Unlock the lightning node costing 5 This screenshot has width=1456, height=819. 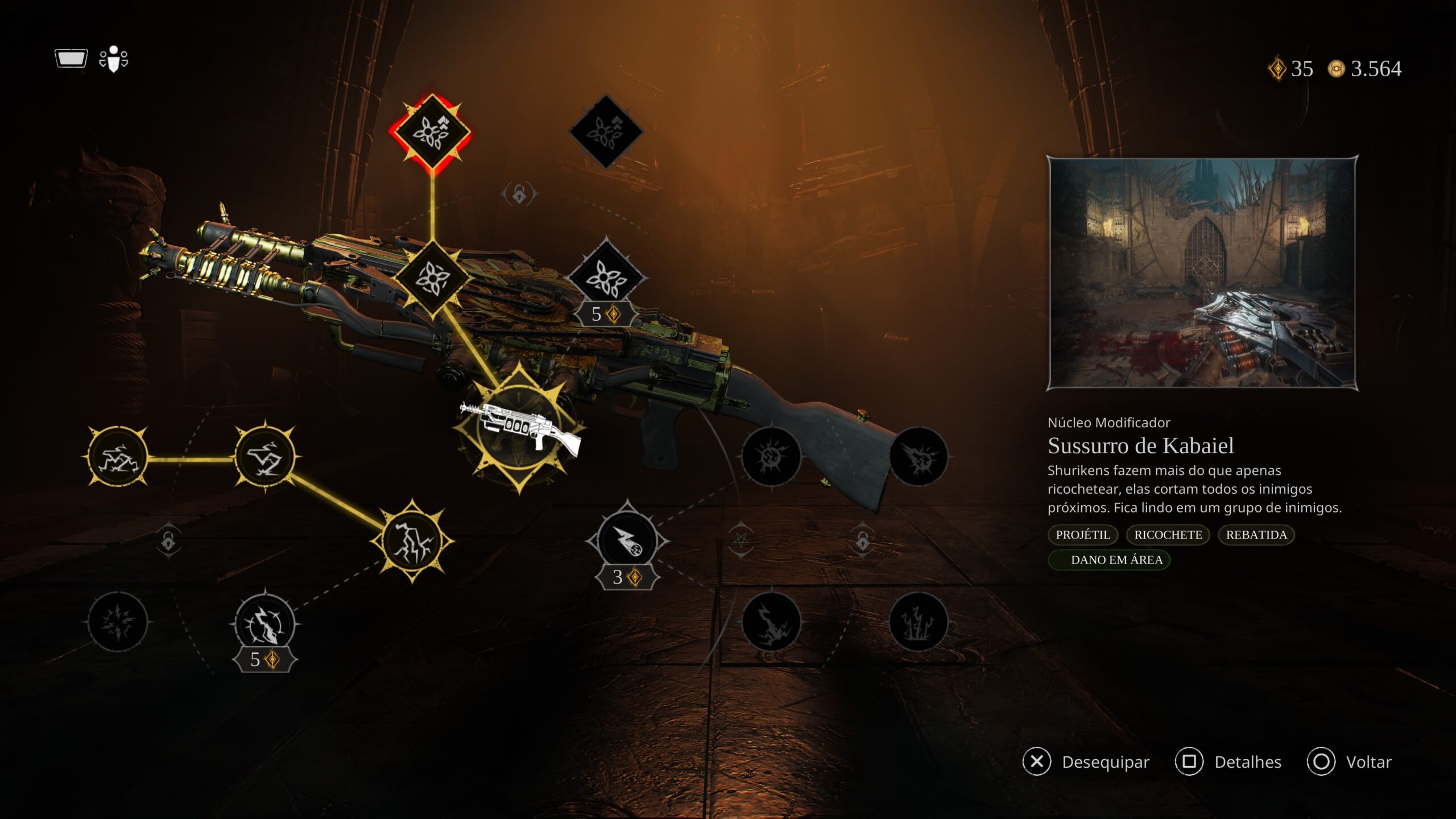tap(265, 624)
